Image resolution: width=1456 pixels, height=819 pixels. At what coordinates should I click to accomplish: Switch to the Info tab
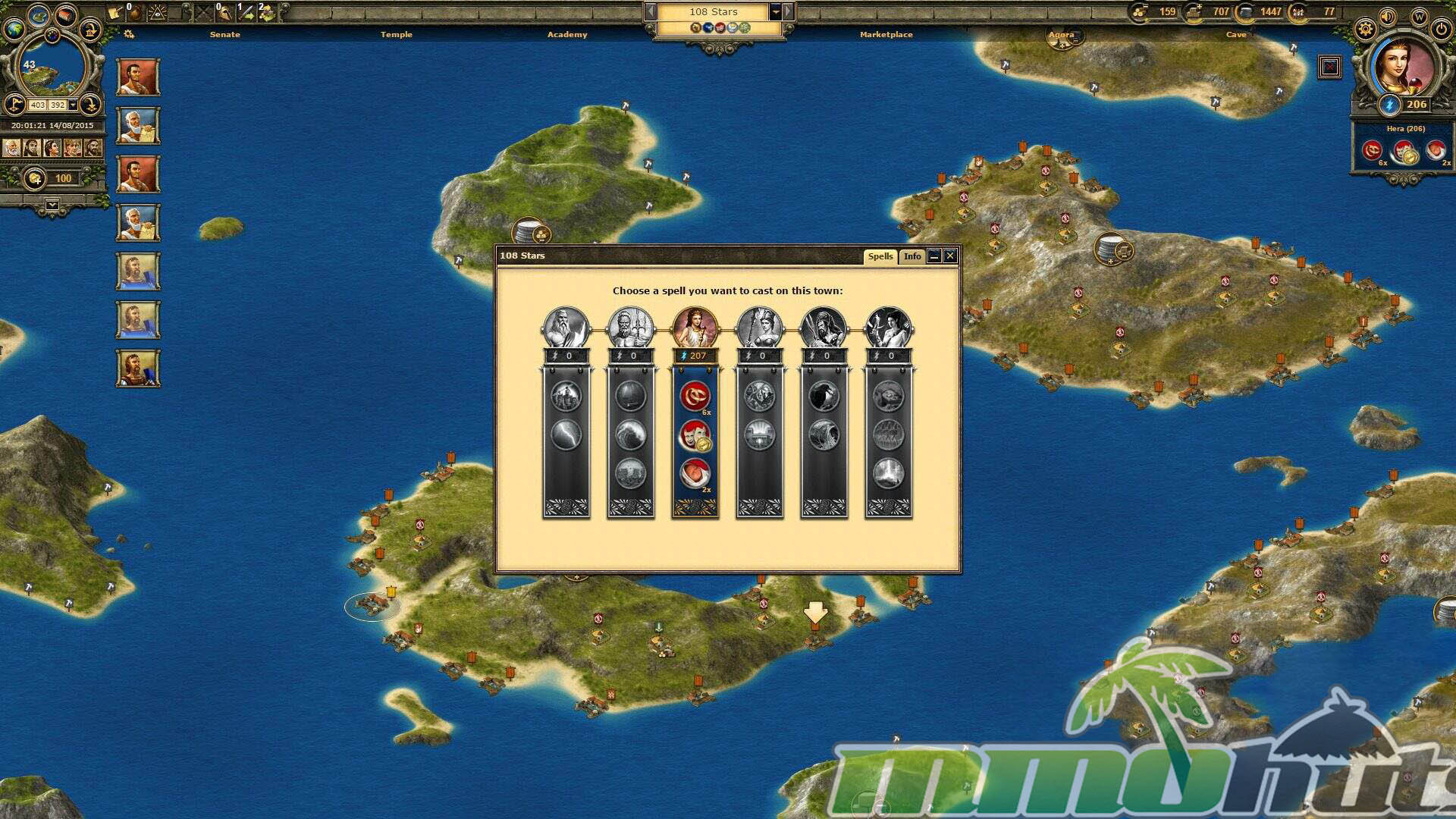pyautogui.click(x=912, y=256)
